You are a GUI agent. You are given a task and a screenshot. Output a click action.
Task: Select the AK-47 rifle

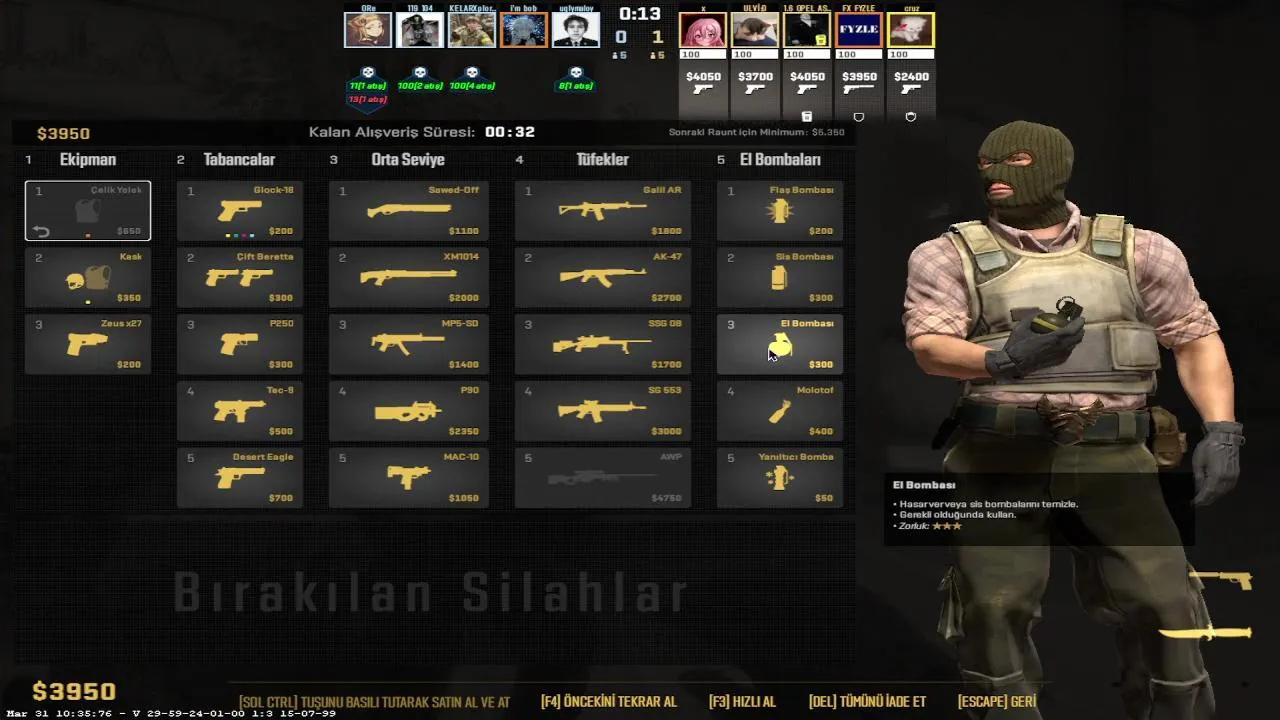click(x=602, y=277)
